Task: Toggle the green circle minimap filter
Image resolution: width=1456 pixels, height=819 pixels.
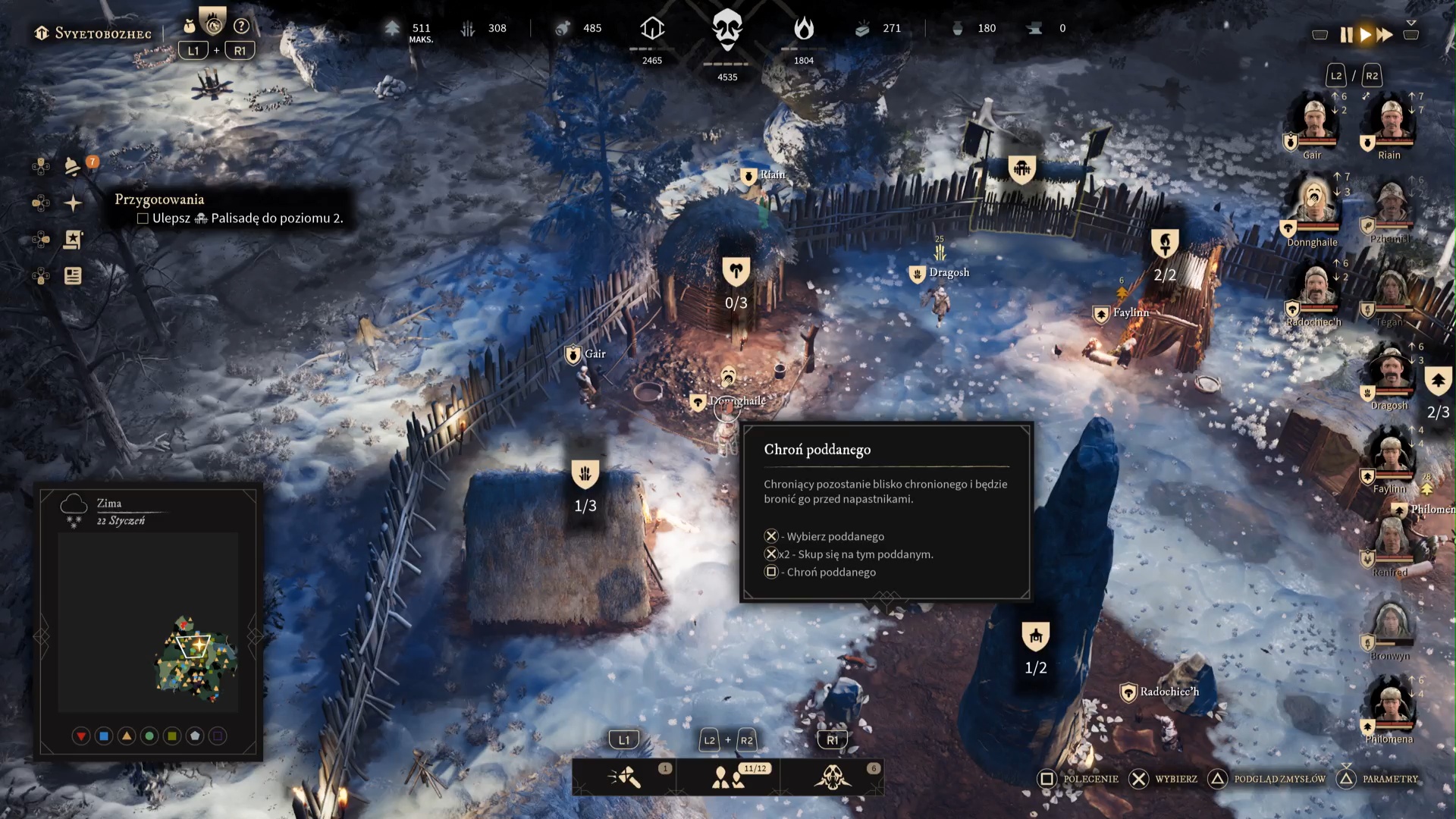Action: coord(149,736)
